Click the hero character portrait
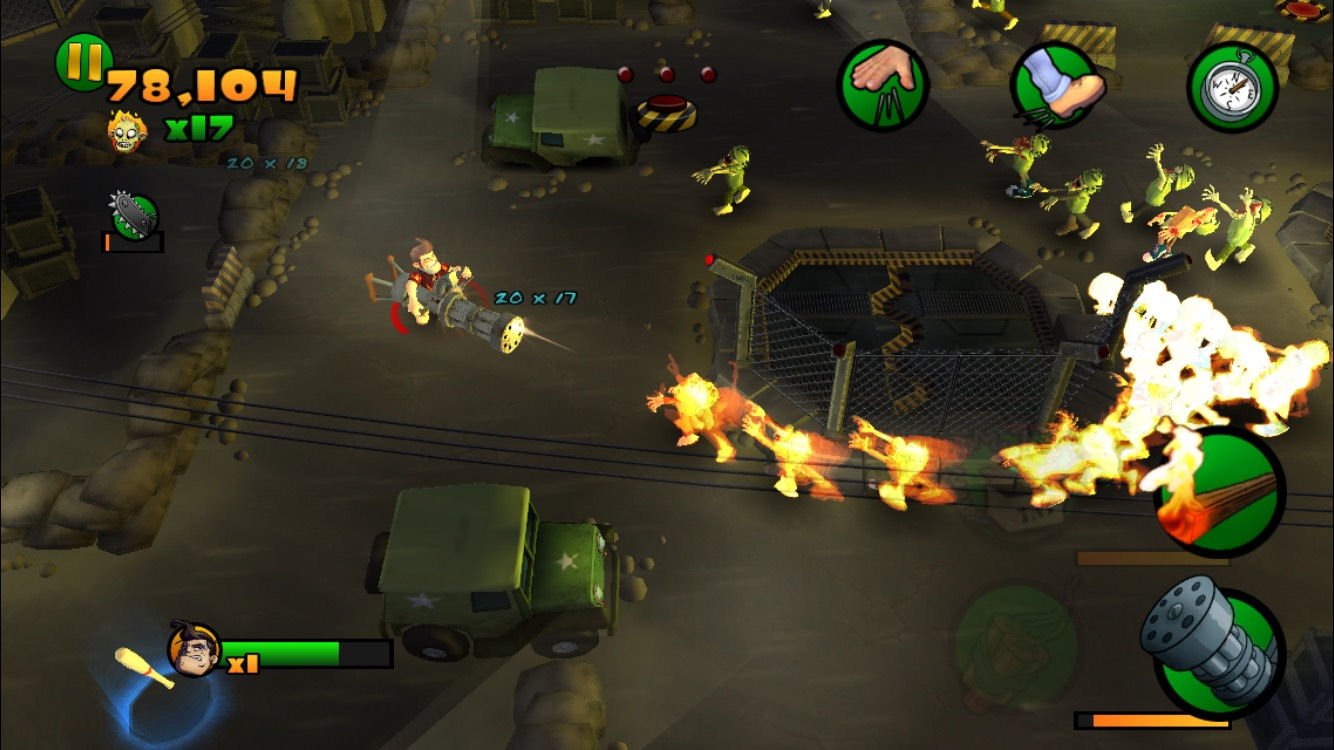The height and width of the screenshot is (750, 1334). point(196,649)
